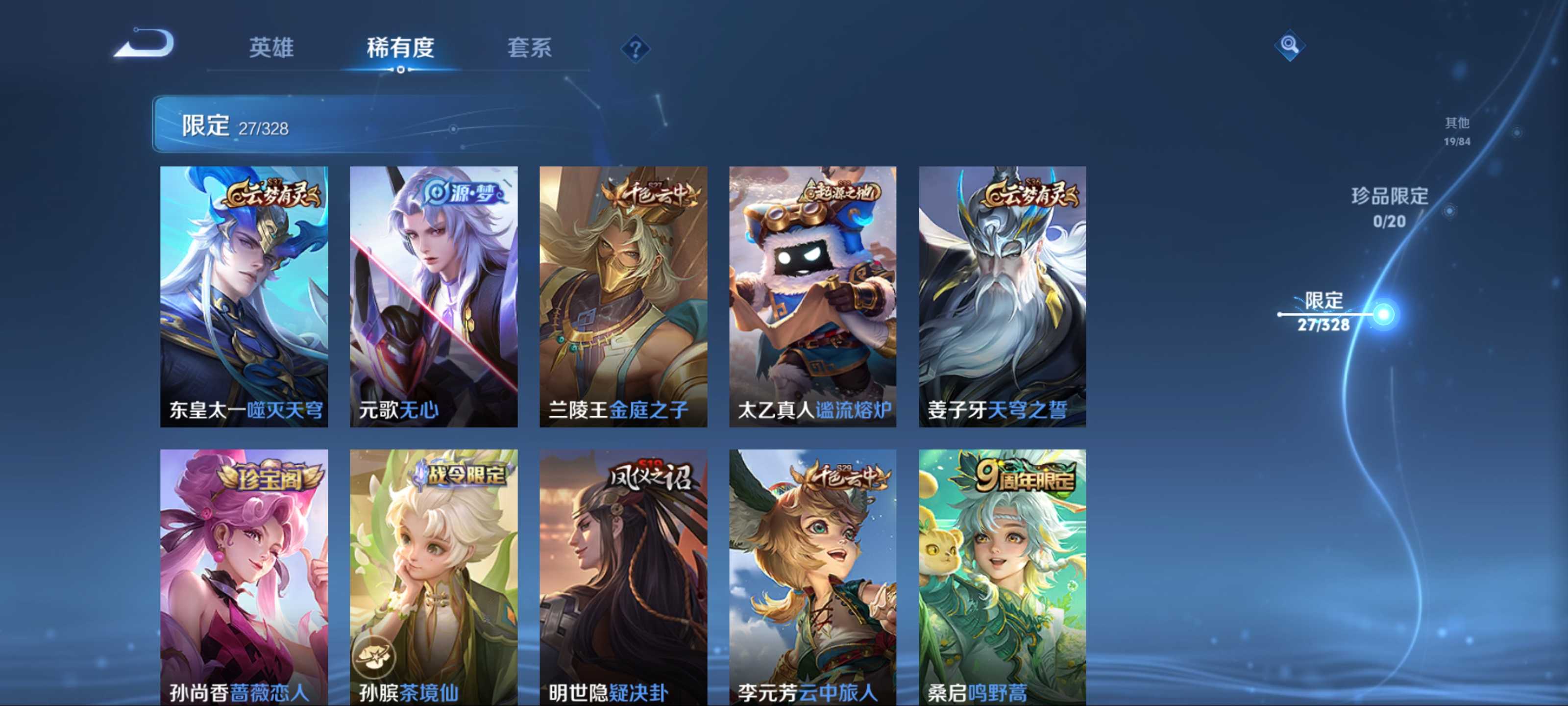Screen dimensions: 1568x706
Task: Choose the 兰陵王 金庭之子 skin card
Action: coord(623,296)
